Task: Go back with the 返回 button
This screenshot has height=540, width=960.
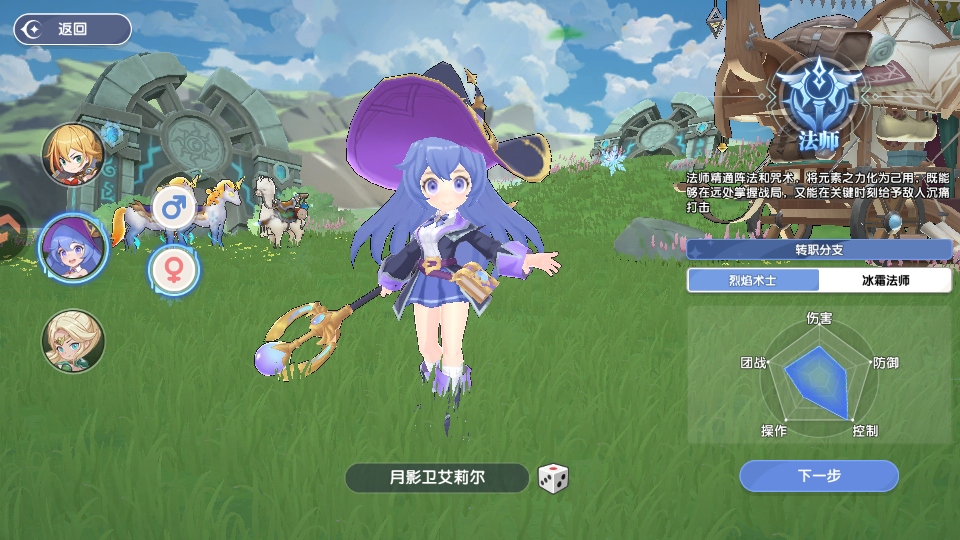Action: [72, 29]
